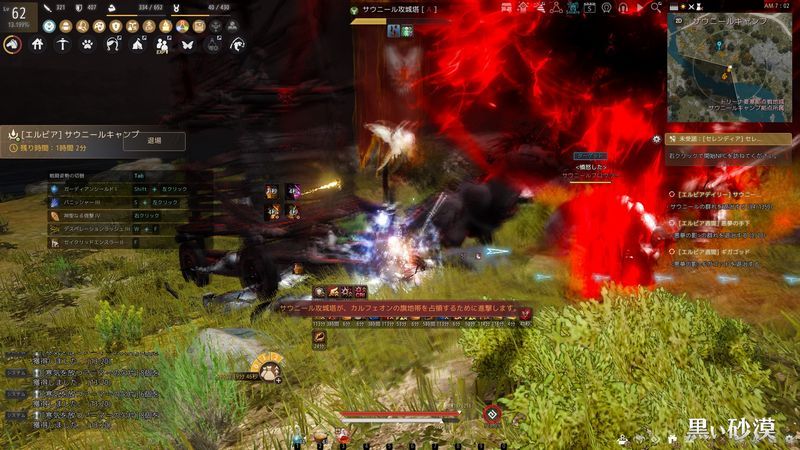This screenshot has width=800, height=450.
Task: Open the quest tracker gear settings
Action: (656, 139)
